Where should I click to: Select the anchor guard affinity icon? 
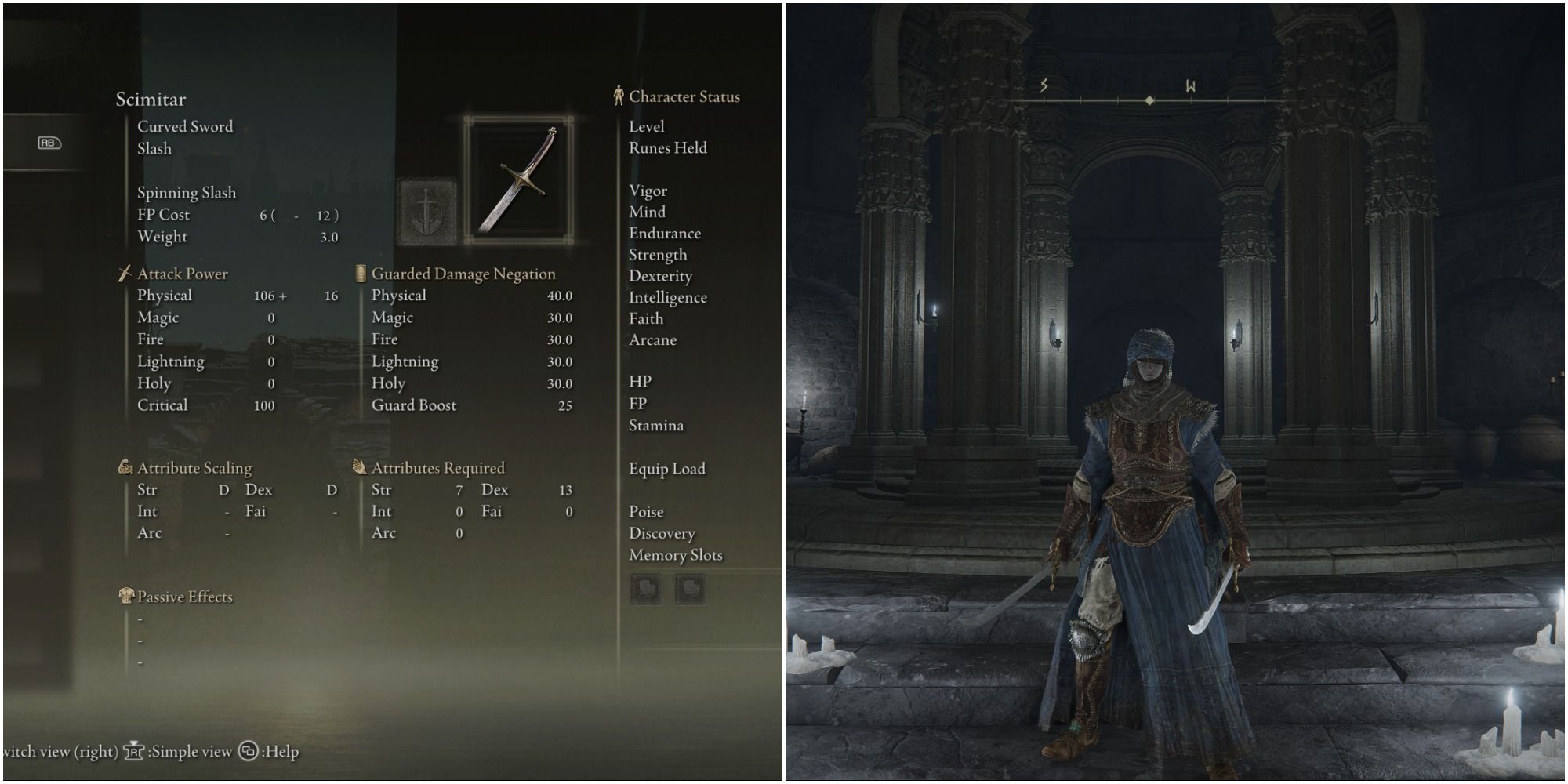(427, 212)
